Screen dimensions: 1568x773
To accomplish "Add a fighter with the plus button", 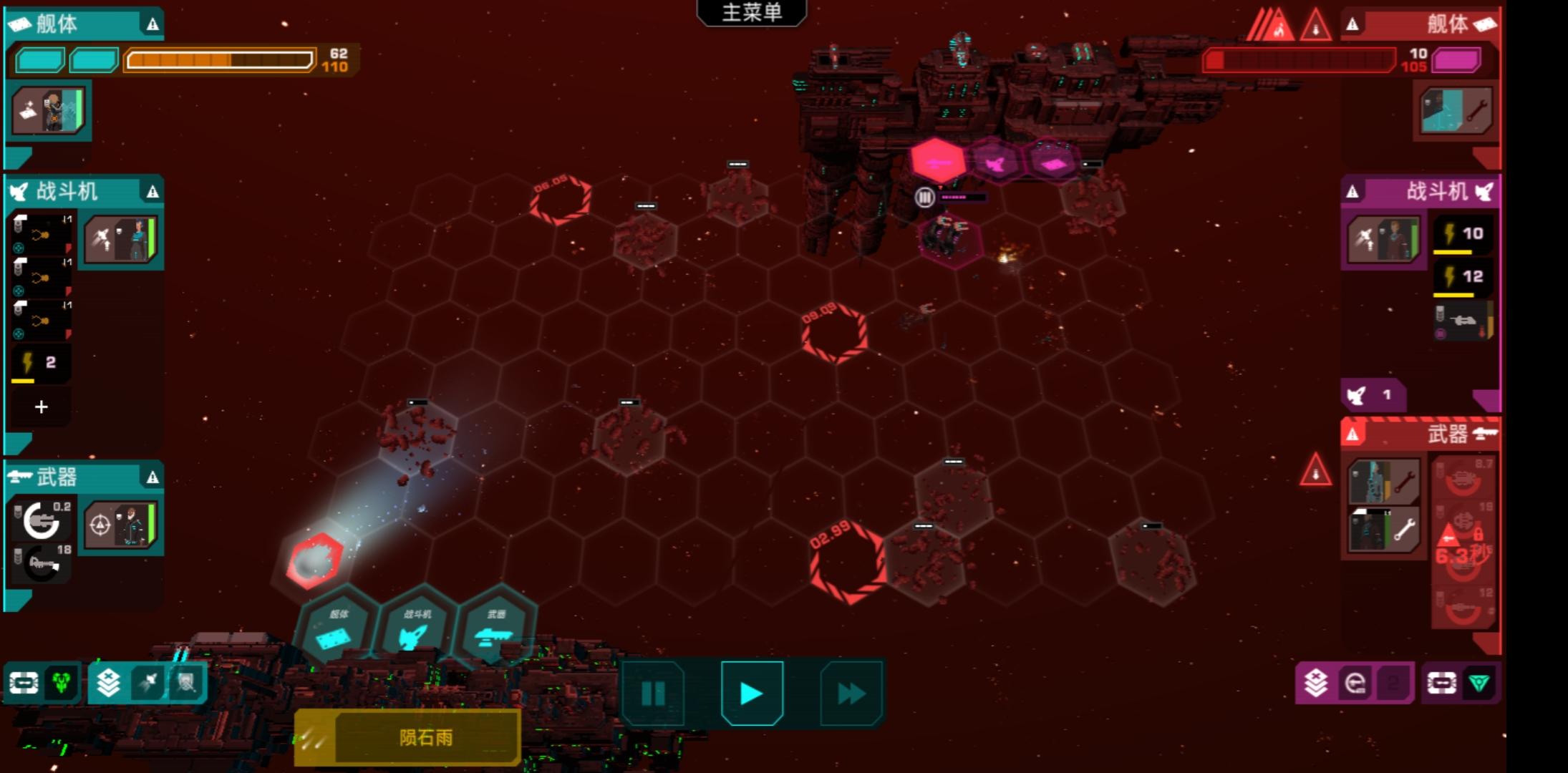I will point(42,407).
